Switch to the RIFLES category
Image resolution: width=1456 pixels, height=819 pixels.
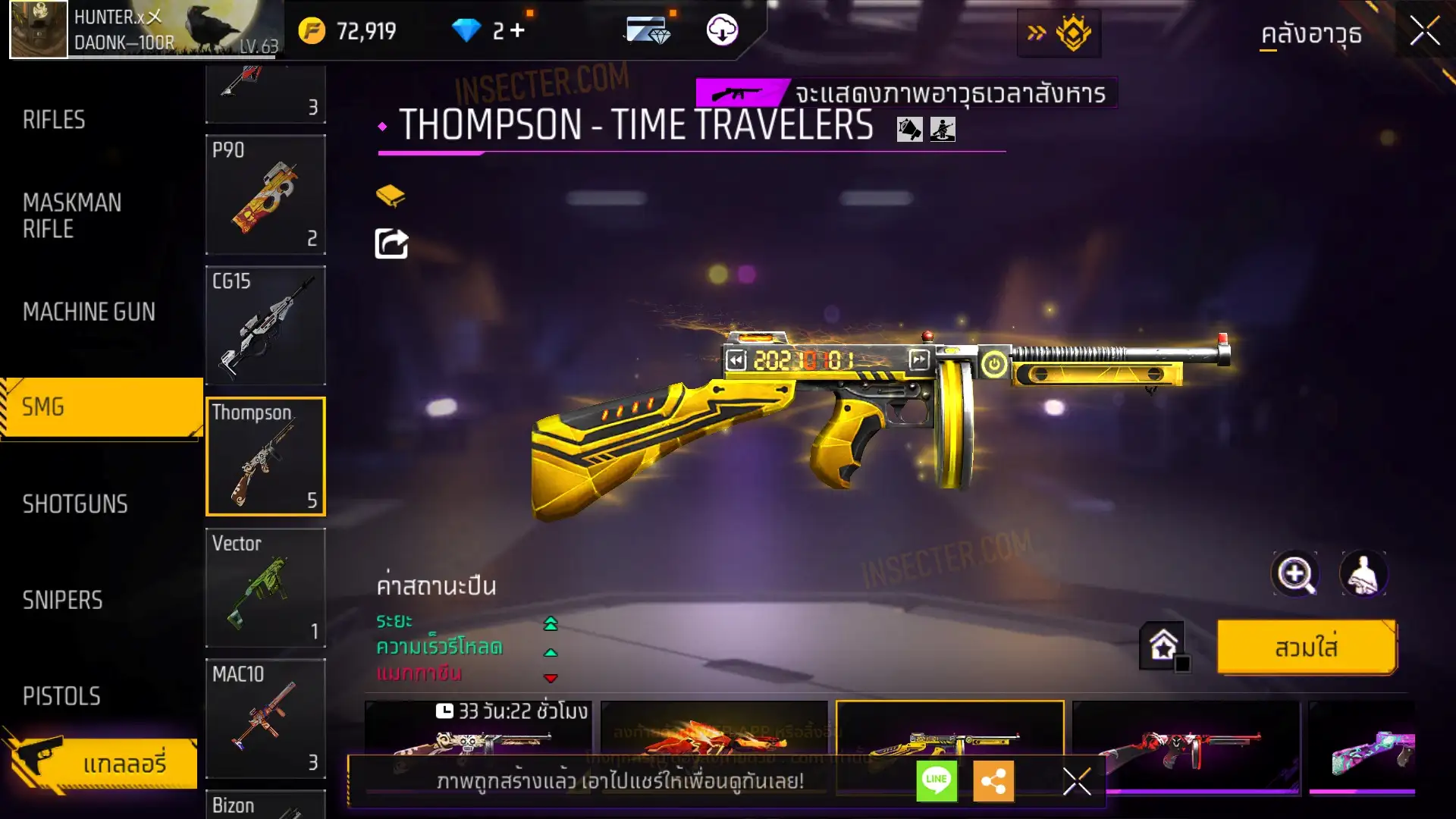pos(55,120)
